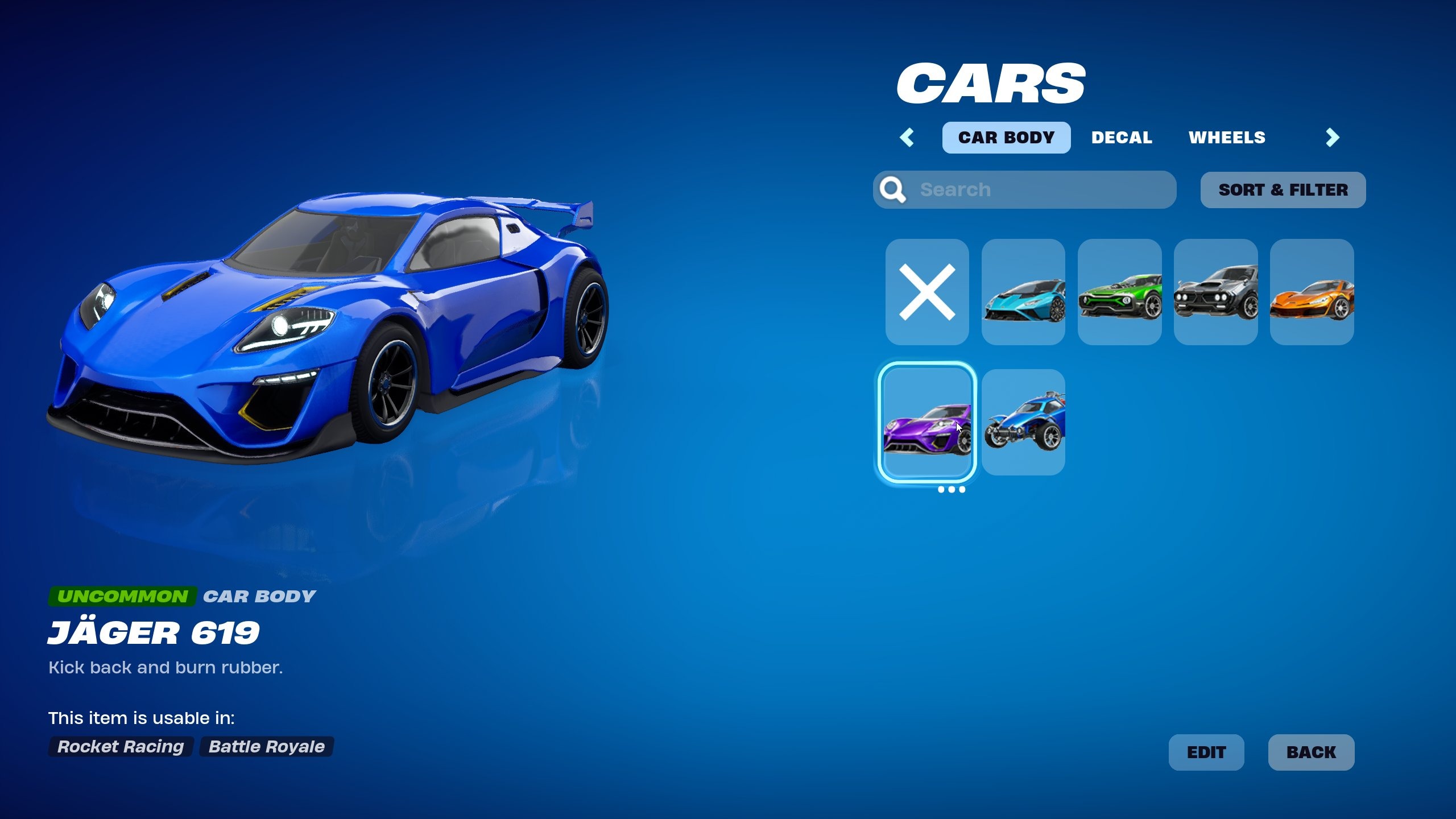1456x819 pixels.
Task: Open Sort & Filter options
Action: click(x=1283, y=190)
